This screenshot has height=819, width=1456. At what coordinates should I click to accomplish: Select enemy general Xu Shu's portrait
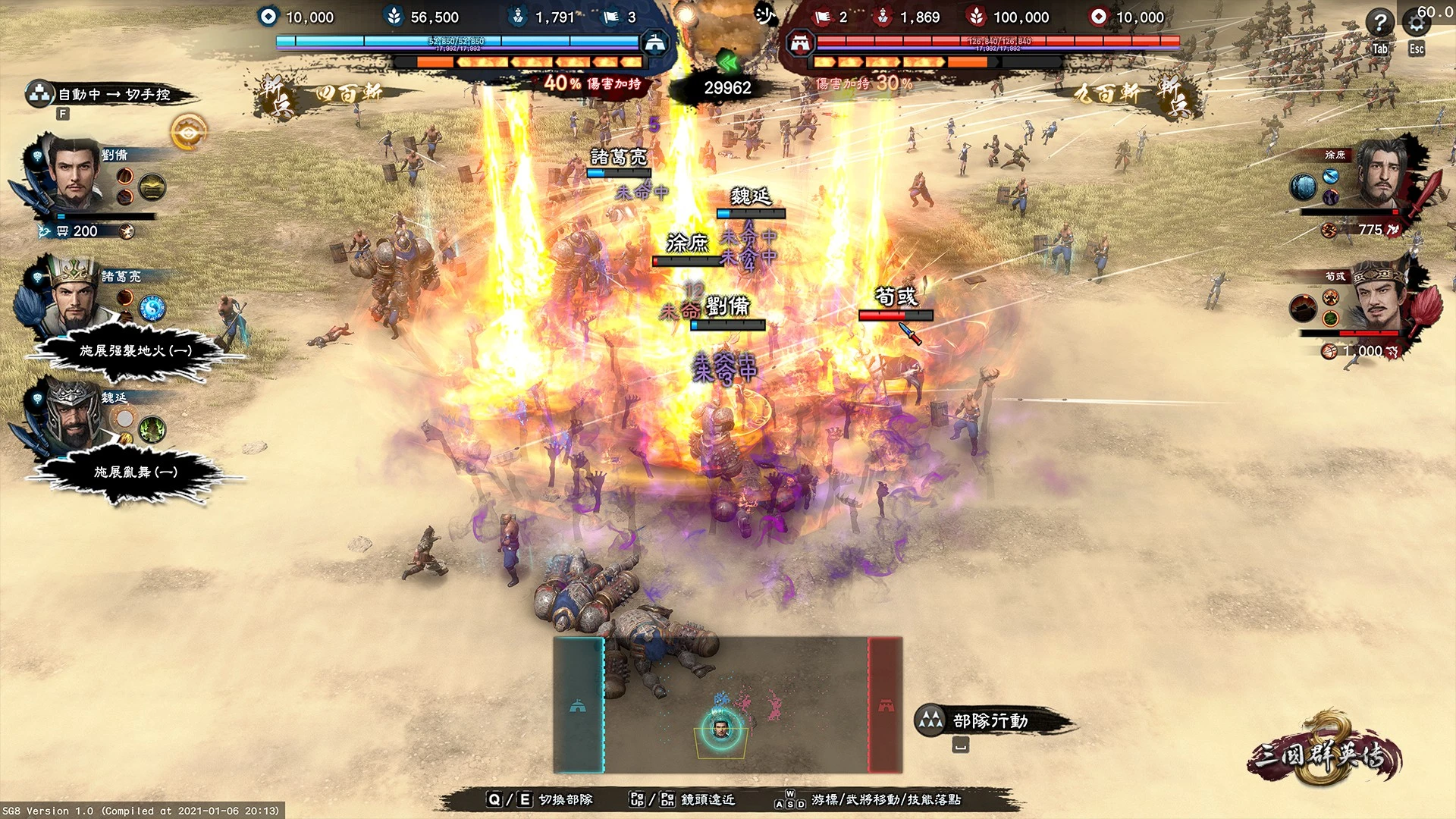pos(1382,175)
